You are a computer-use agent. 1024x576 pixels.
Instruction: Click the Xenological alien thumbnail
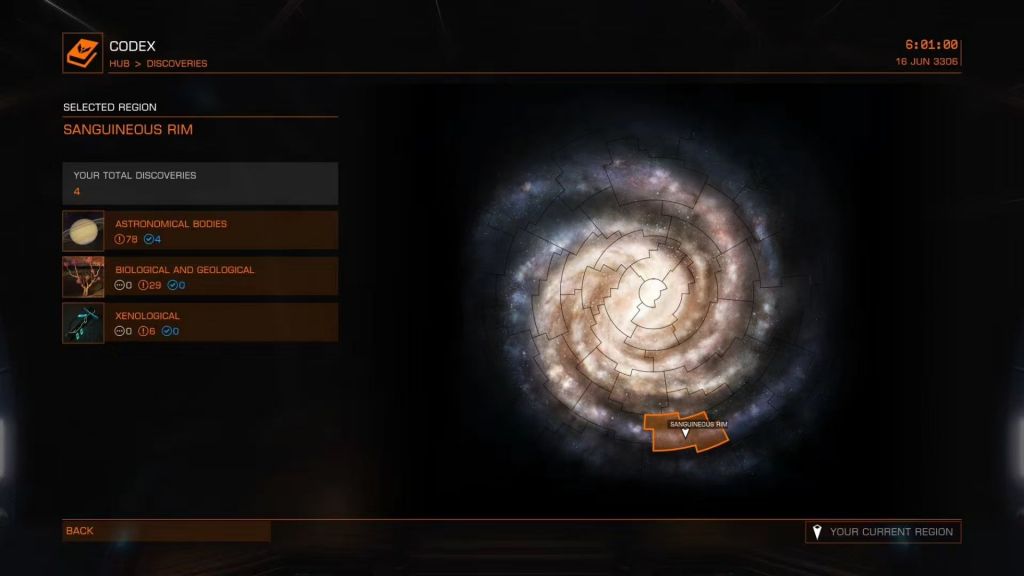83,323
